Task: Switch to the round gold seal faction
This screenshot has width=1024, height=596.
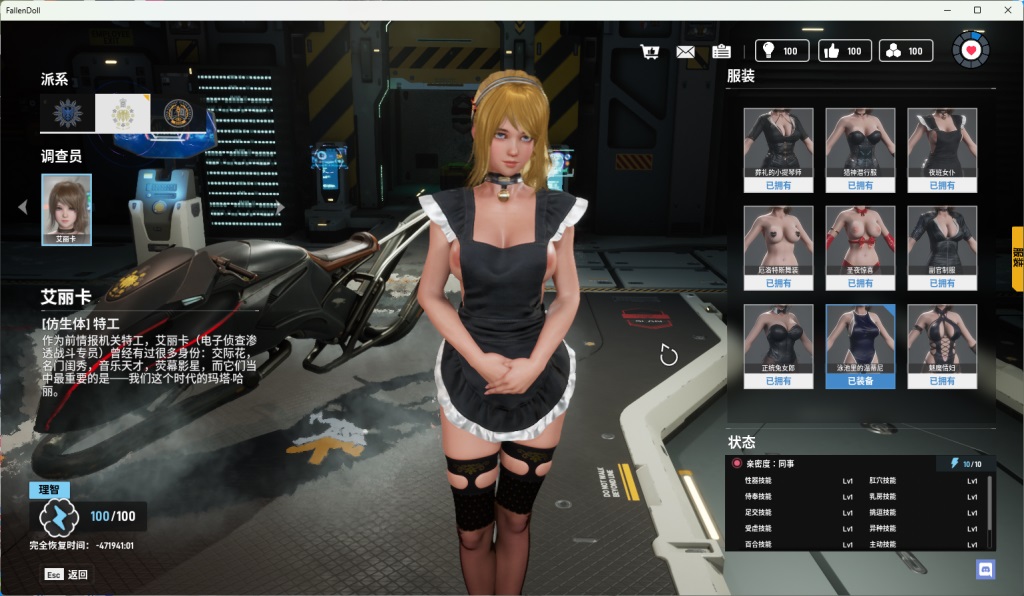Action: (179, 113)
